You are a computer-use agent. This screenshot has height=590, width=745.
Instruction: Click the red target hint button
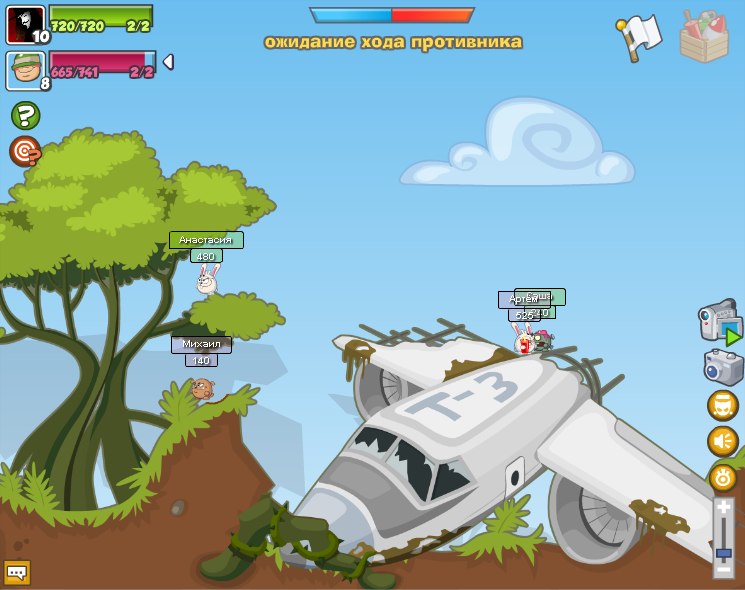coord(25,151)
